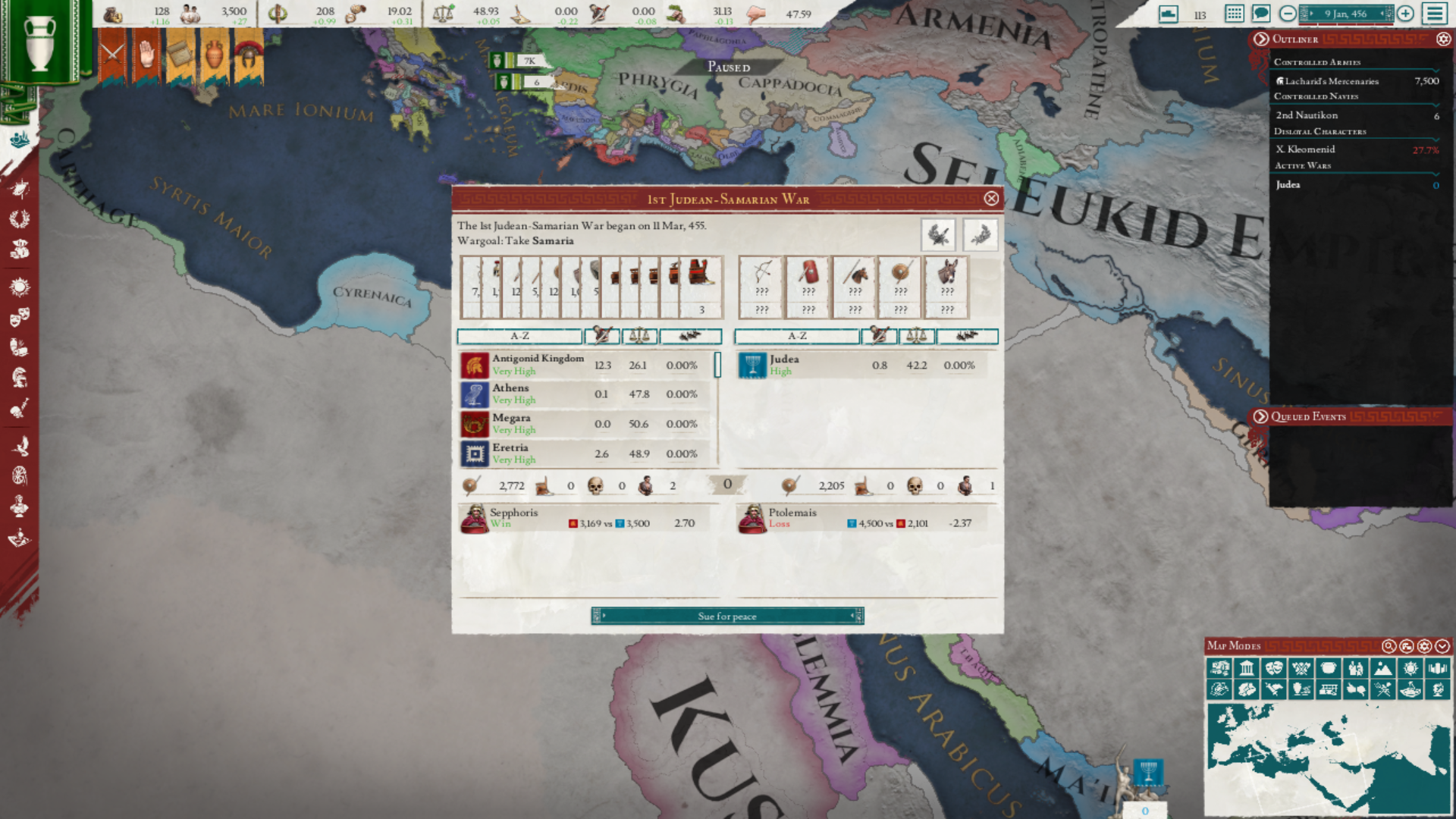Increase game speed with the plus control
1456x819 pixels.
click(x=1405, y=14)
